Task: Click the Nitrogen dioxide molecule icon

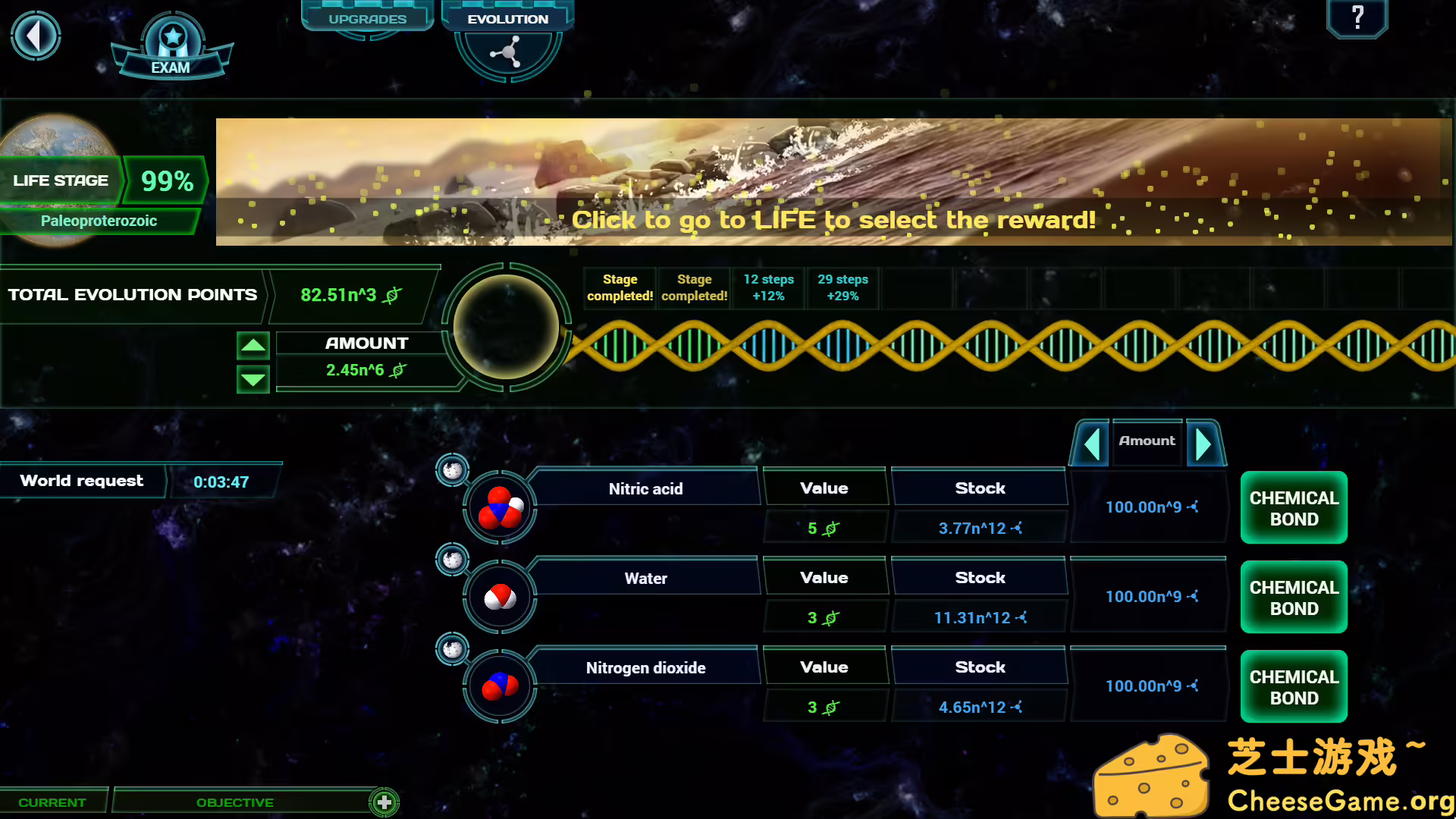Action: coord(500,686)
